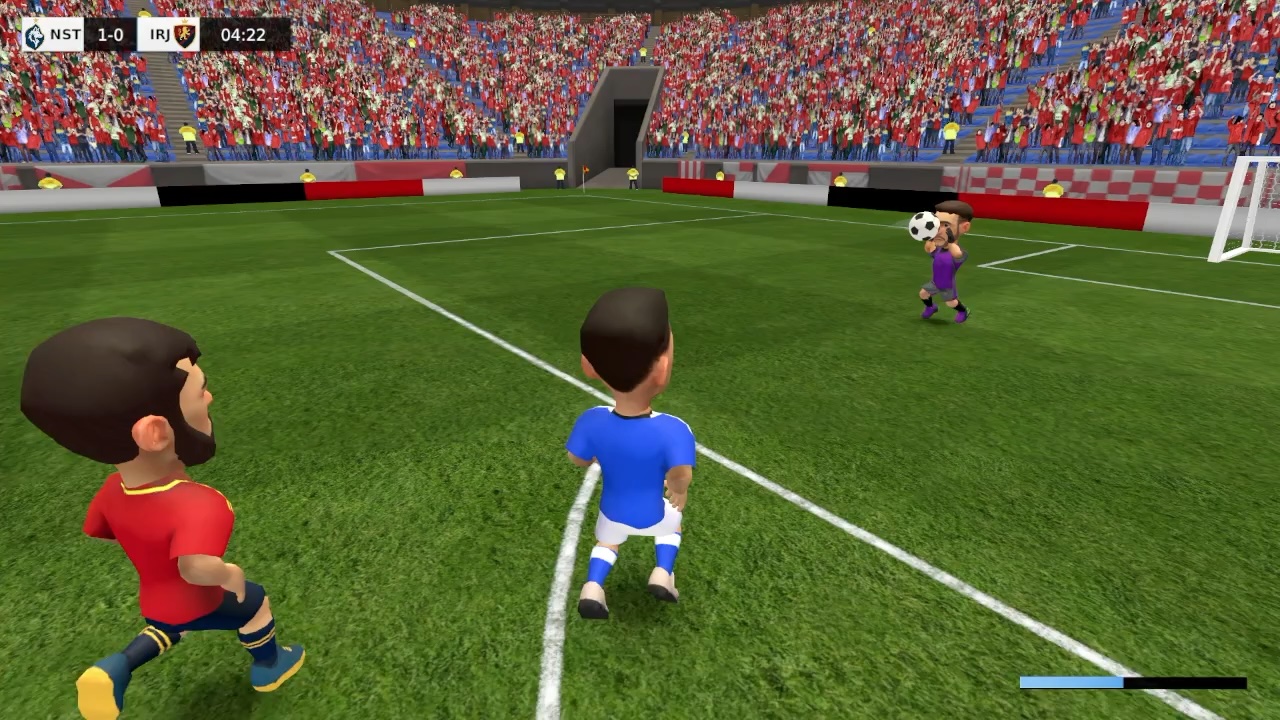Click the 1-0 match score display
1280x720 pixels.
pyautogui.click(x=110, y=33)
